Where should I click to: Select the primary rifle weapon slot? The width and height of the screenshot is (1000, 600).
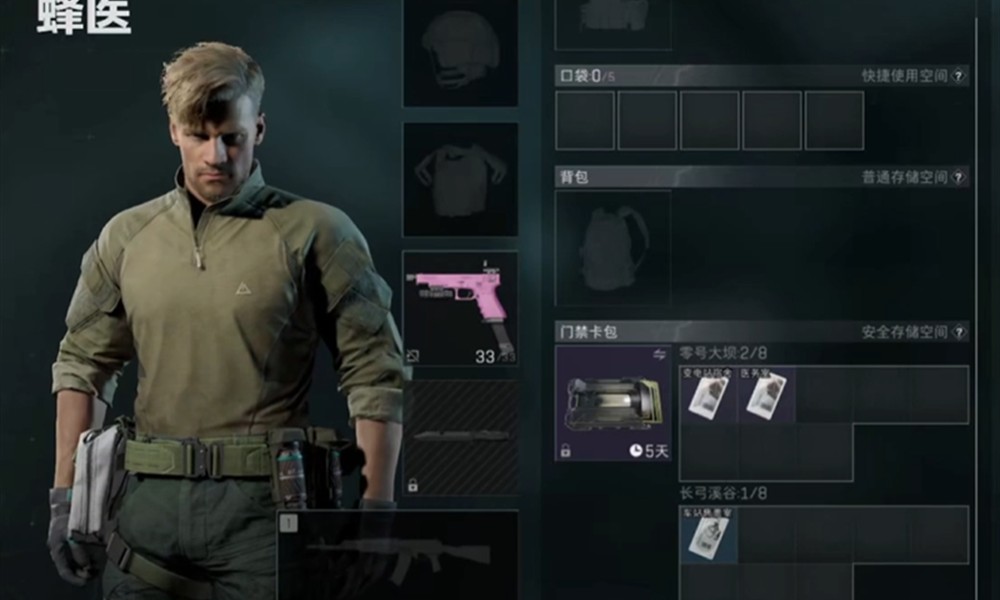tap(398, 555)
